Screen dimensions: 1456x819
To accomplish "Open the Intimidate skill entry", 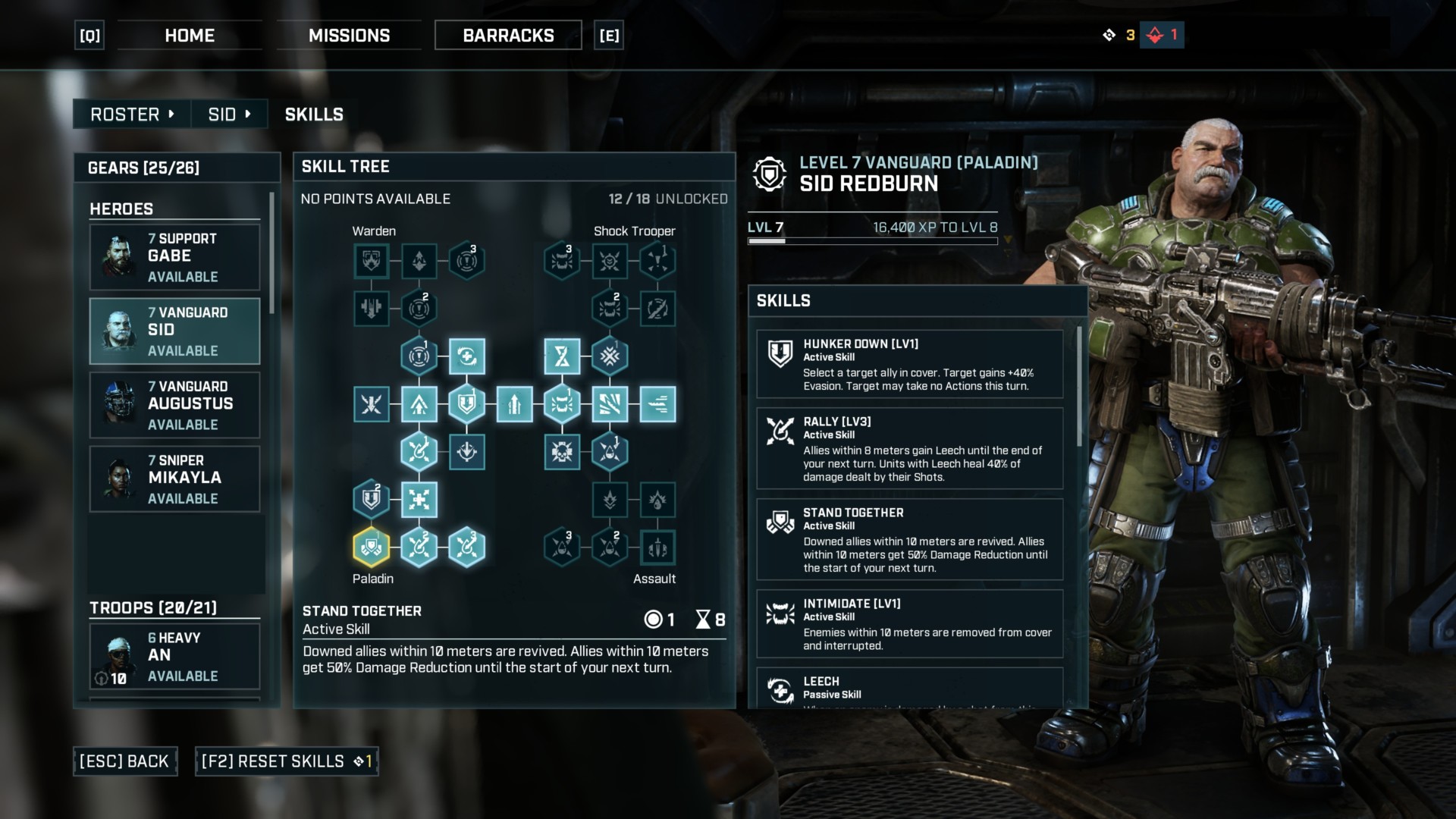I will (x=909, y=623).
